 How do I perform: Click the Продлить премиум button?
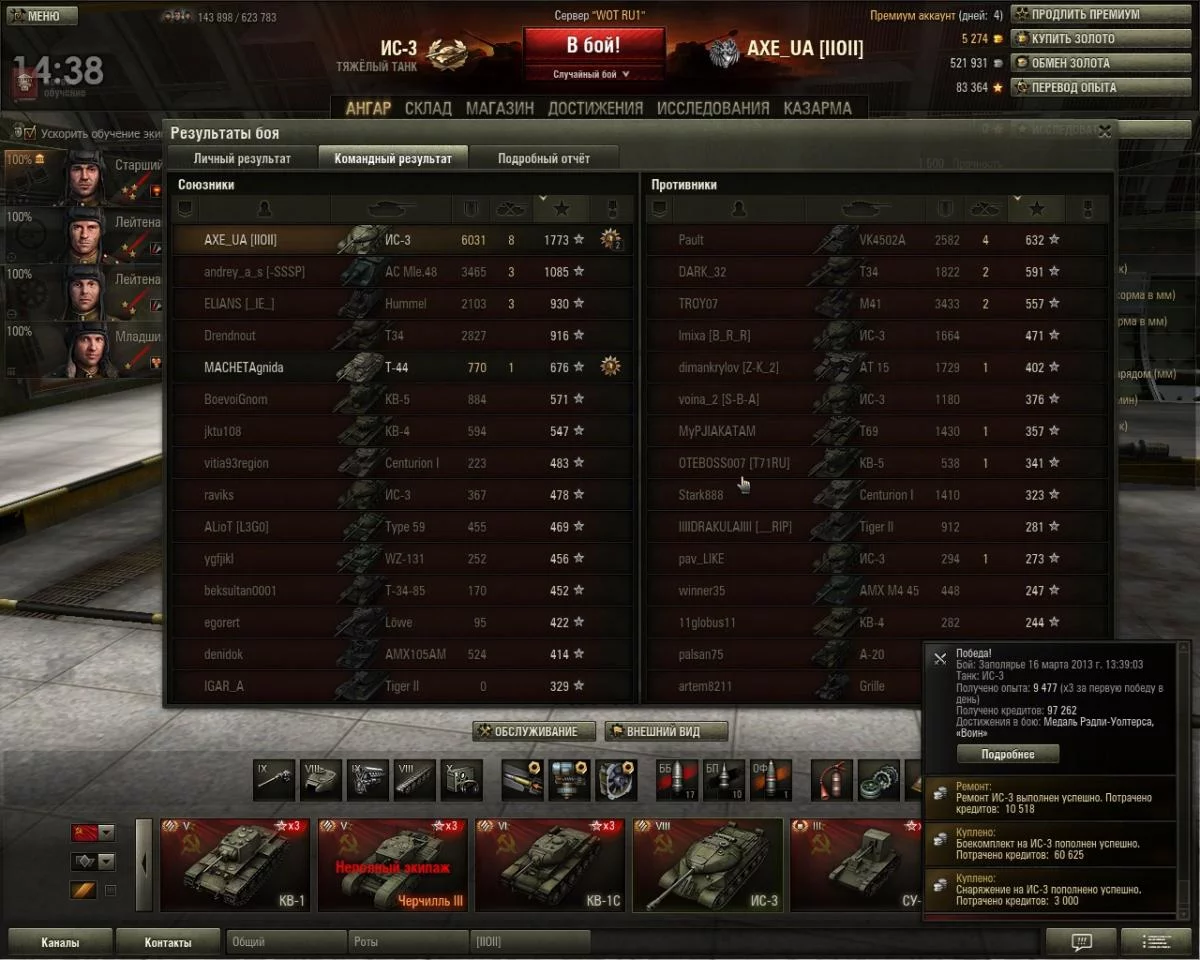pos(1086,15)
